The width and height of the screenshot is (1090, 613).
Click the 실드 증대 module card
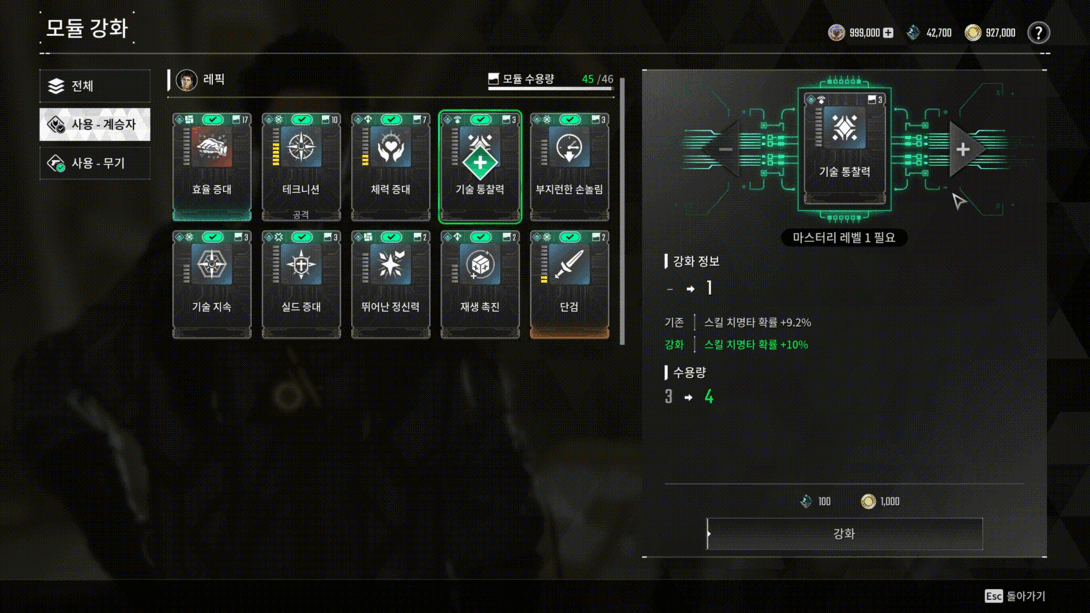[301, 284]
